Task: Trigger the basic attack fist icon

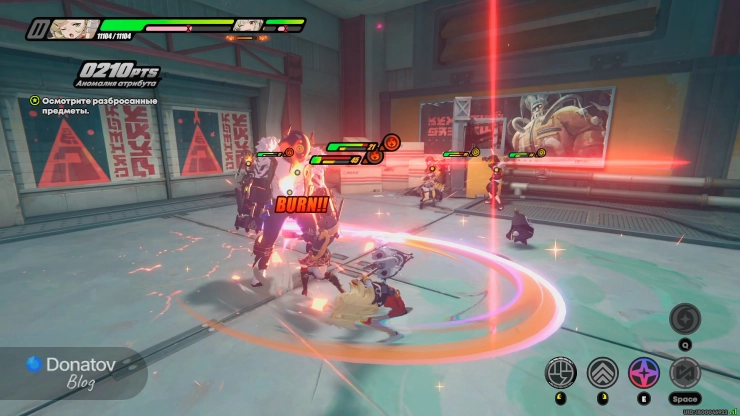Action: [x=560, y=372]
